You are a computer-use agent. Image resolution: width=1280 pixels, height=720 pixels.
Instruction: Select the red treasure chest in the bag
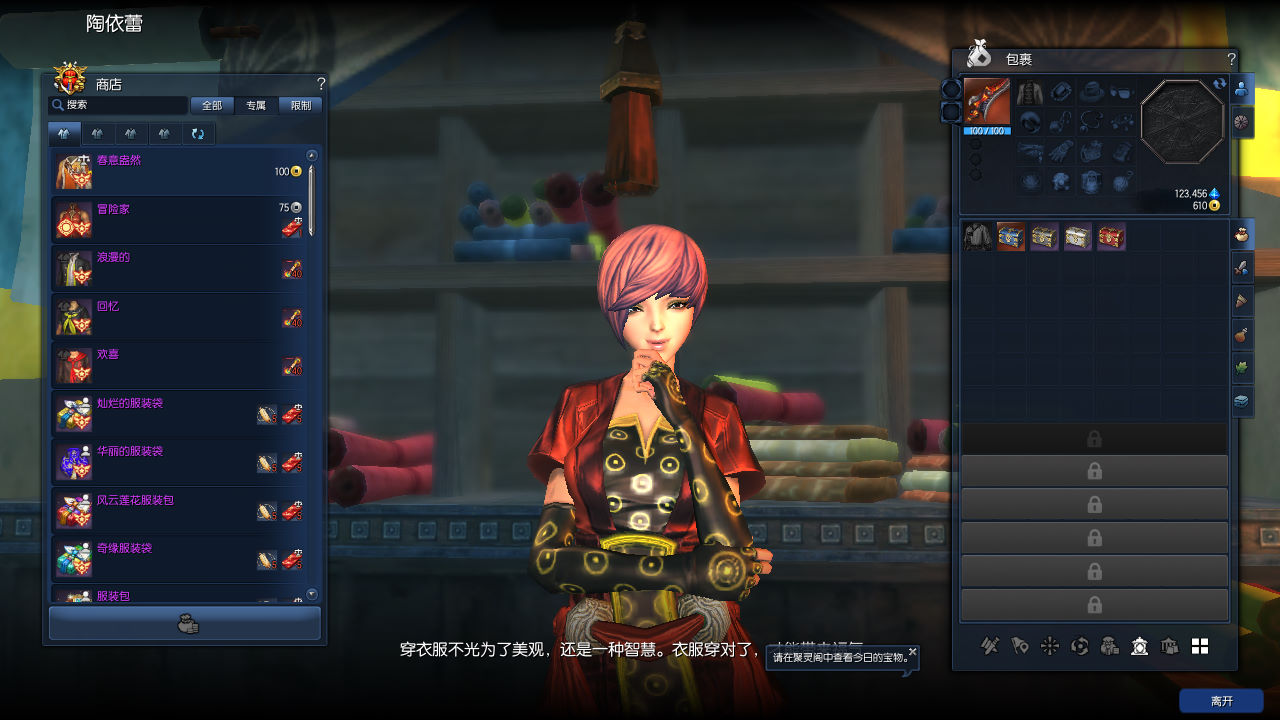pyautogui.click(x=1111, y=237)
